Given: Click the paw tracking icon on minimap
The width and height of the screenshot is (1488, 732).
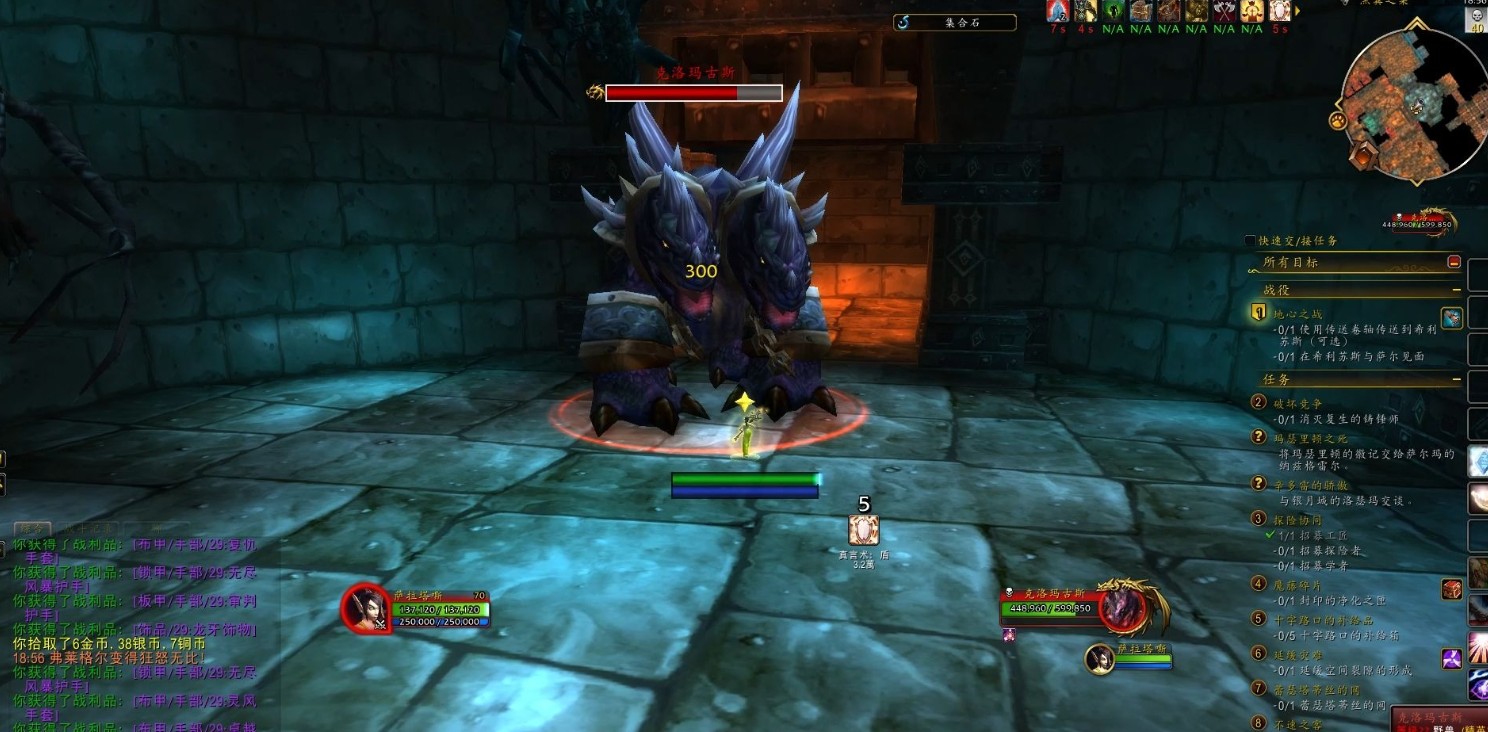Looking at the screenshot, I should [1337, 121].
